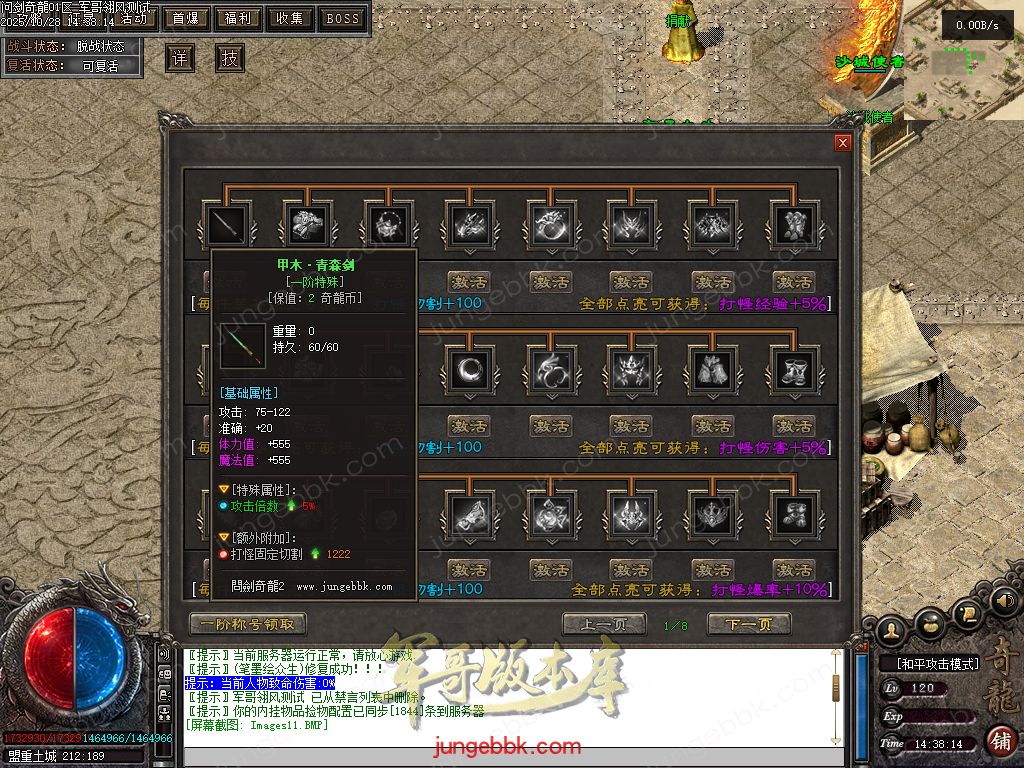Open the 收集 collection menu
The image size is (1024, 768).
(x=290, y=18)
